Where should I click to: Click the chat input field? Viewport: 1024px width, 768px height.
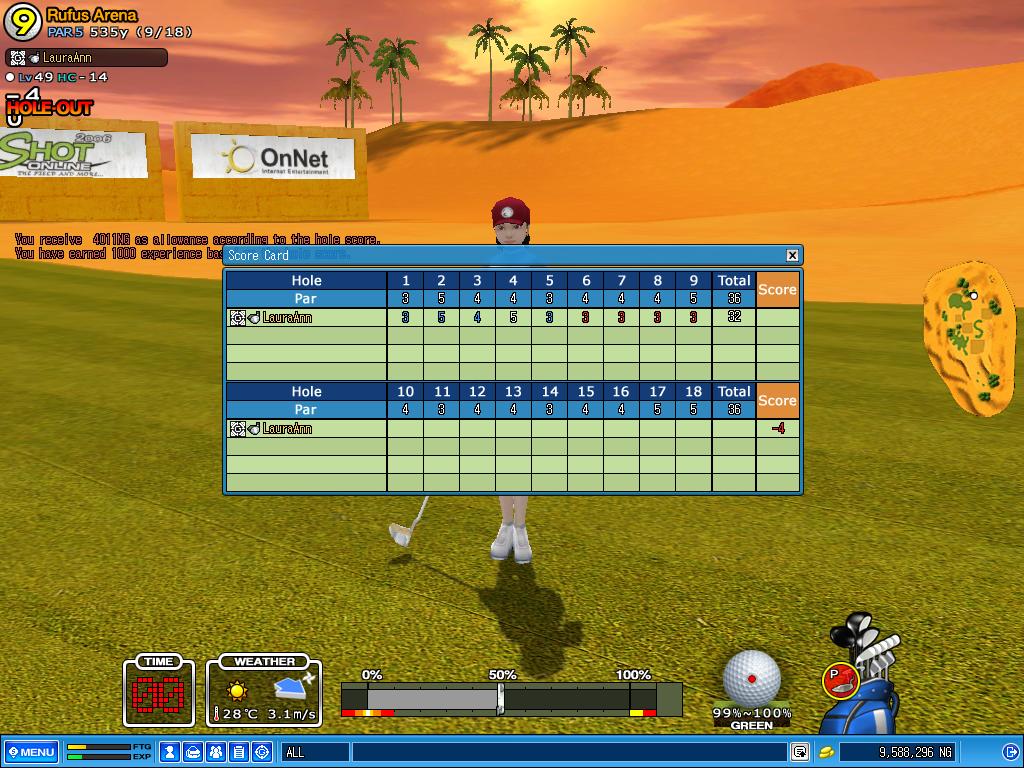(x=568, y=752)
